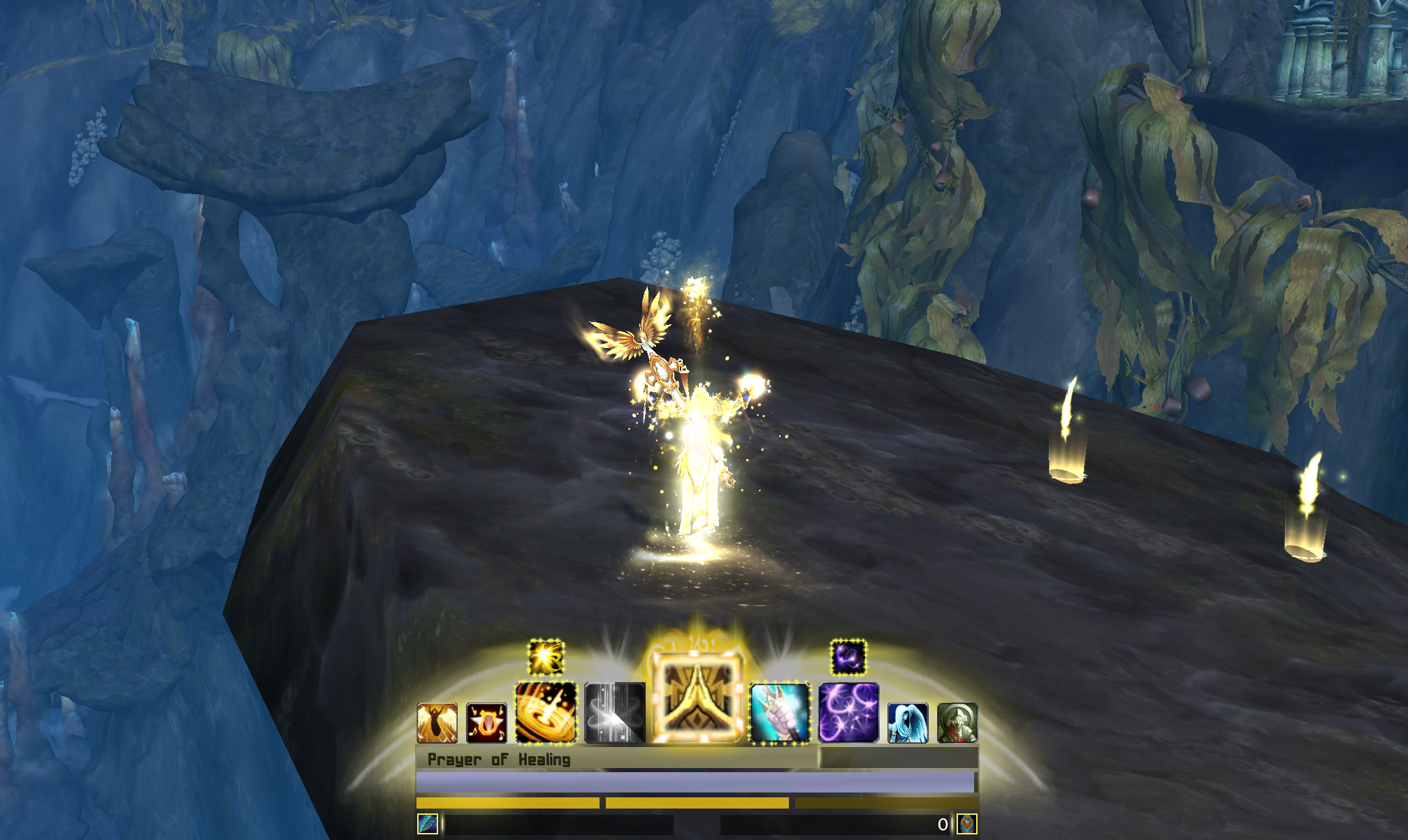Click the small purple sparkle buff icon

tap(848, 657)
